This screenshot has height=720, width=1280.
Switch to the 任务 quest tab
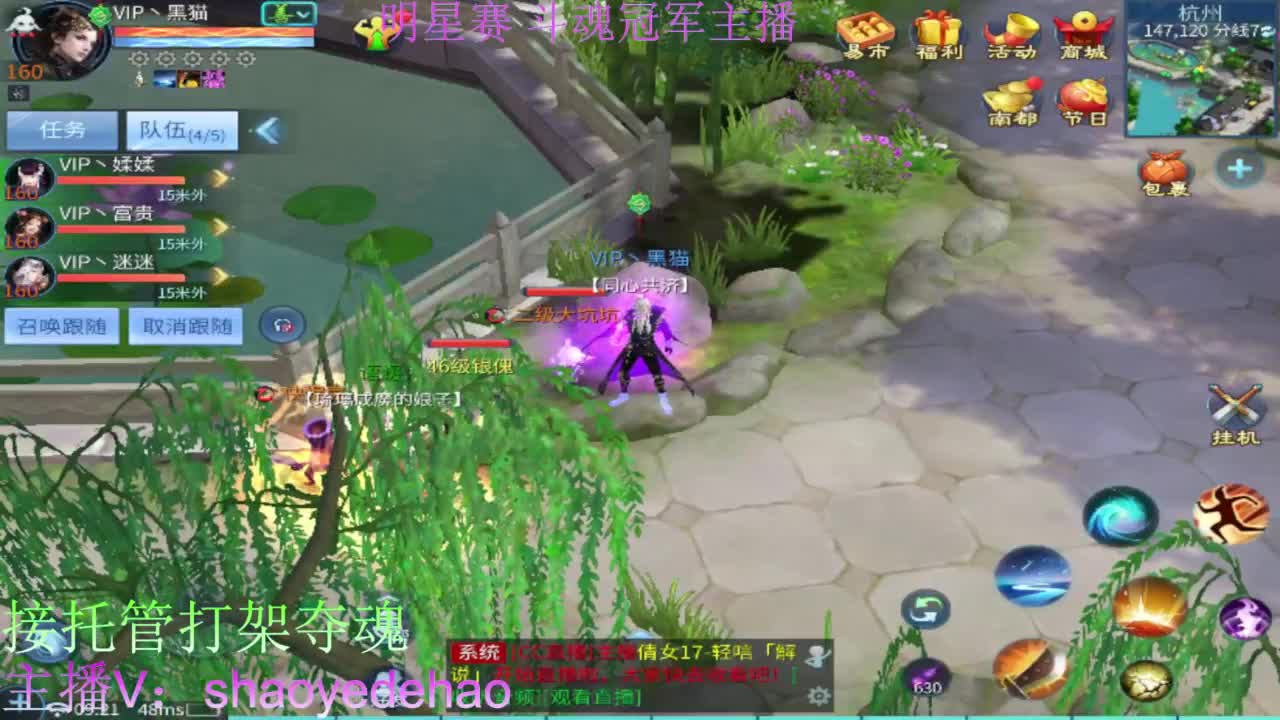(62, 130)
